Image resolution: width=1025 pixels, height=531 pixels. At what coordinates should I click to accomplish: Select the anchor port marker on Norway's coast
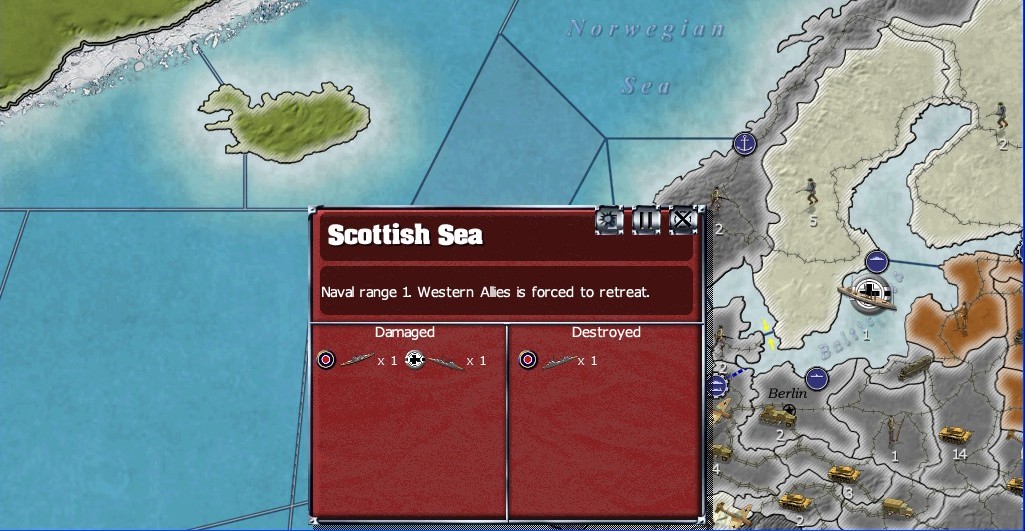point(744,143)
